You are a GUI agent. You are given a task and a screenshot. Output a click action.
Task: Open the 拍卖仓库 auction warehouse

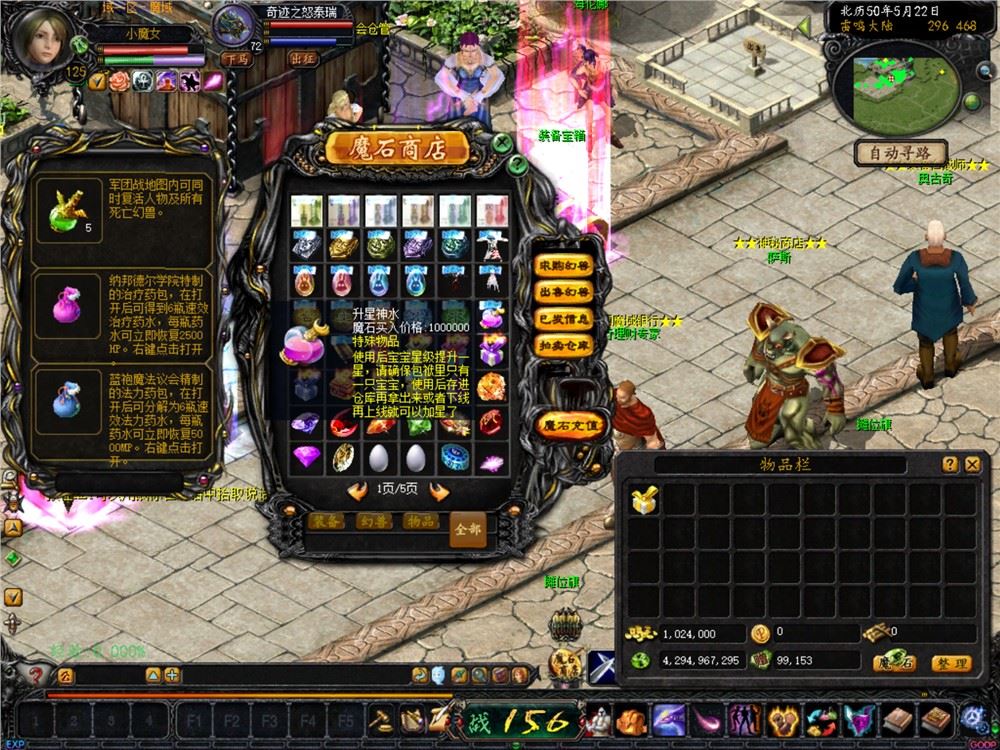pyautogui.click(x=564, y=344)
